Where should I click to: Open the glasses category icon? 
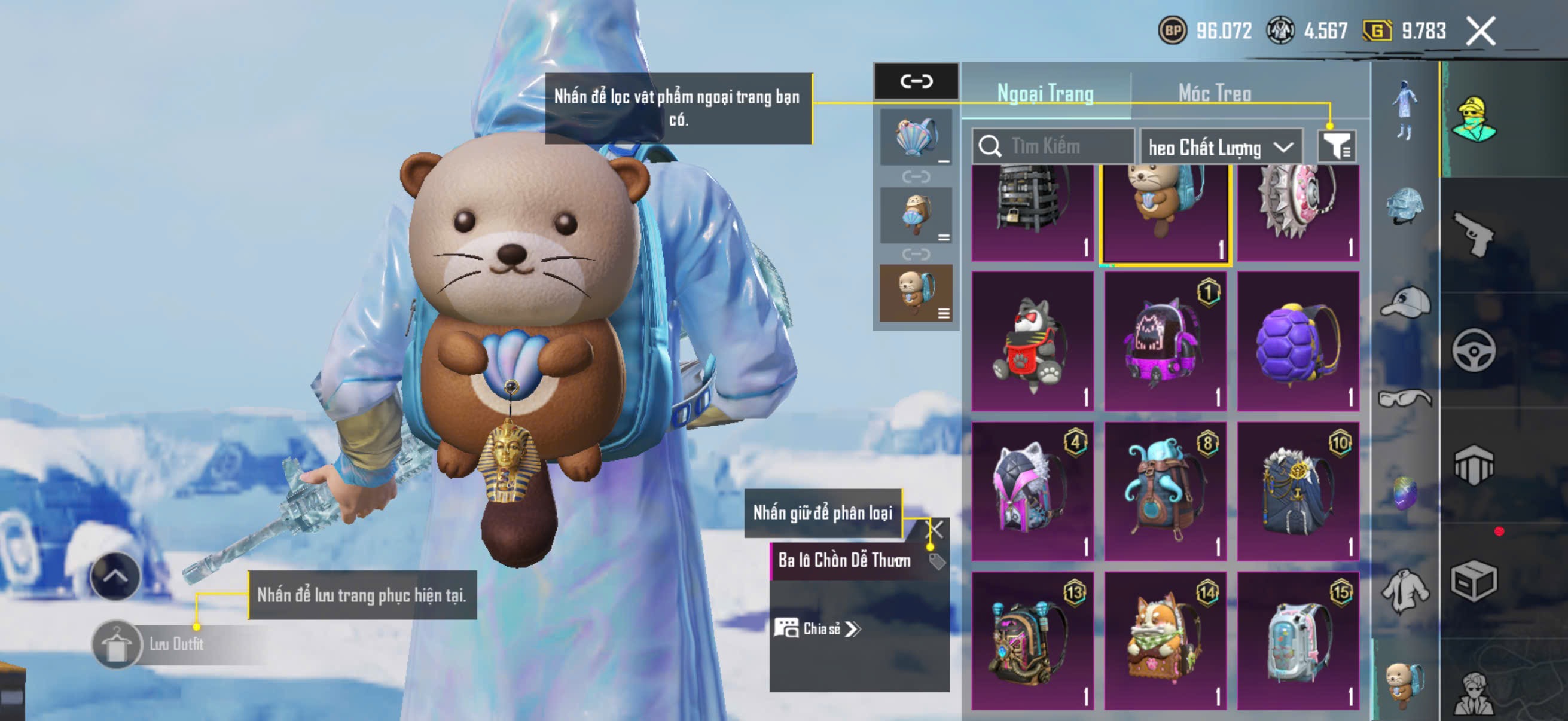1404,399
